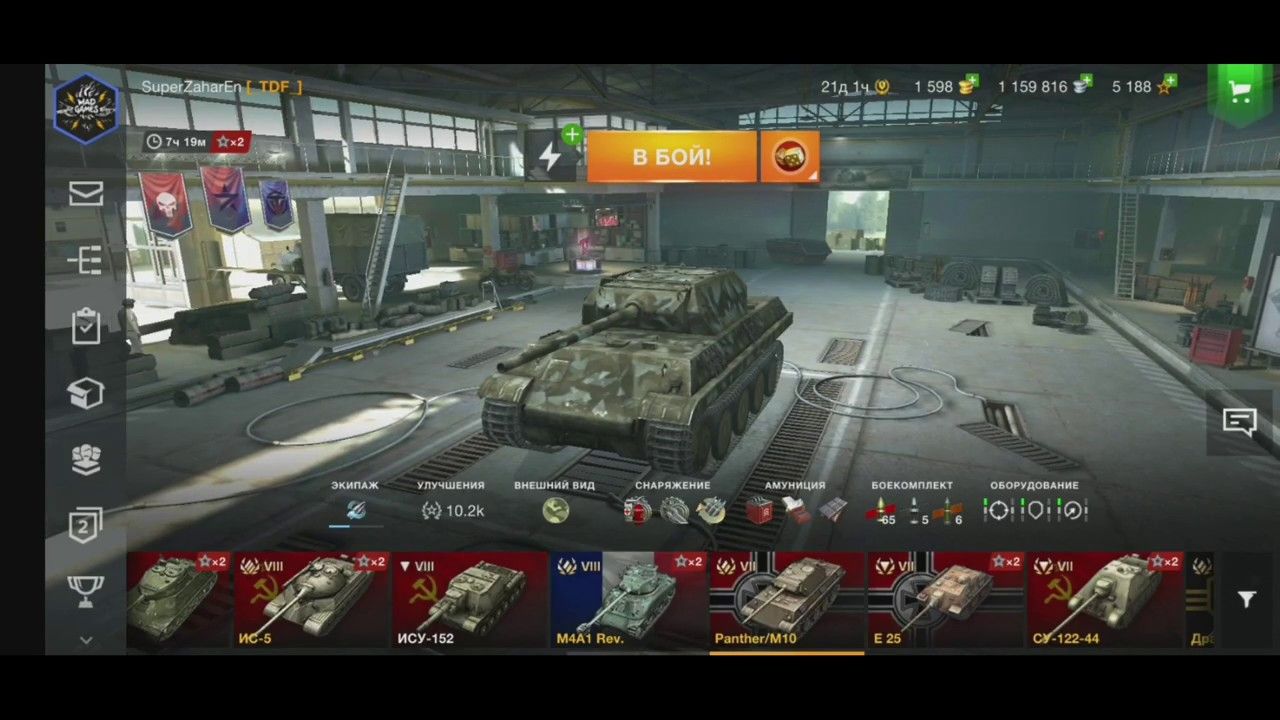The width and height of the screenshot is (1280, 720).
Task: Open the УЛУЧШЕНИЯ upgrades panel showing 10.2k
Action: (452, 511)
